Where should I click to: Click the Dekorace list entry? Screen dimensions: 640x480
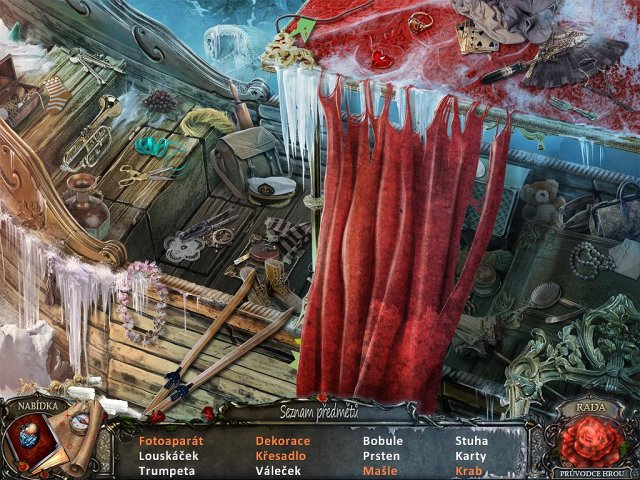click(283, 441)
